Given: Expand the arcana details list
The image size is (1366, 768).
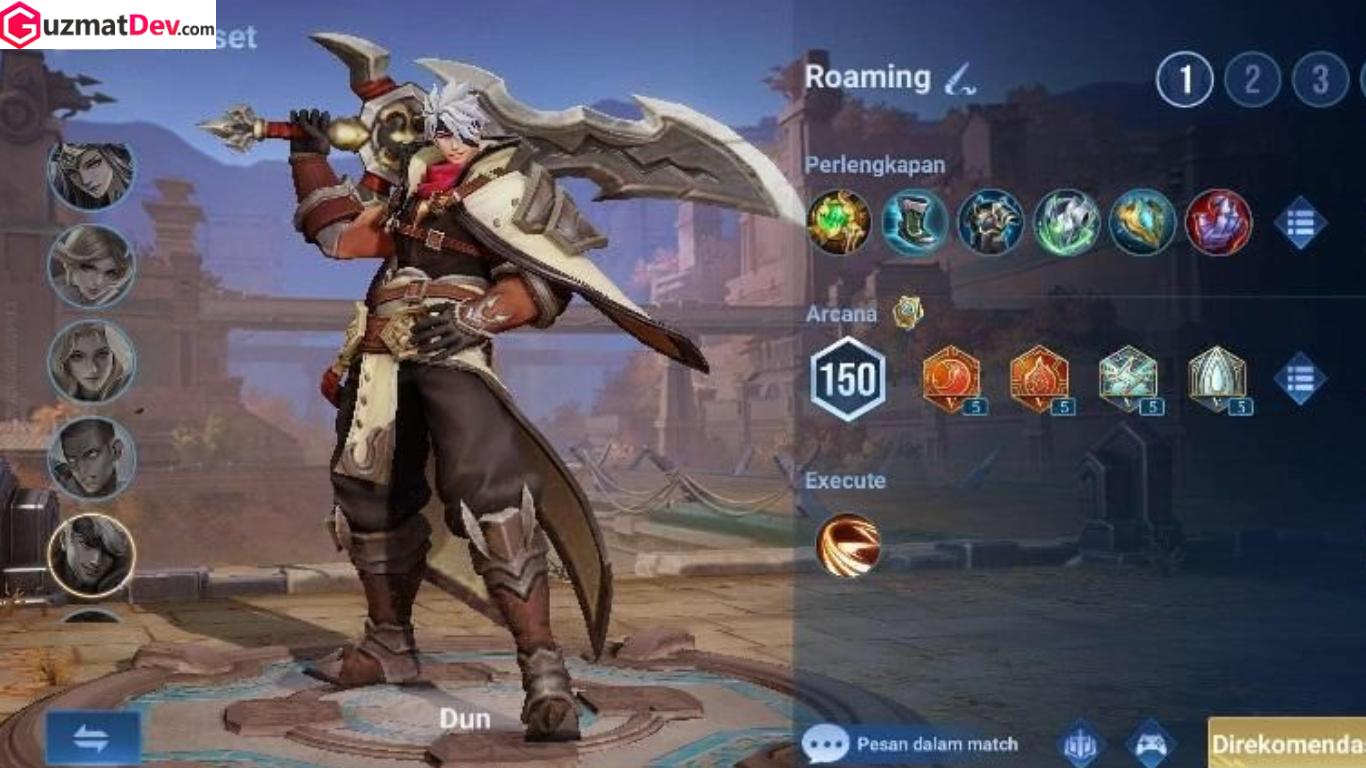Looking at the screenshot, I should coord(1303,380).
